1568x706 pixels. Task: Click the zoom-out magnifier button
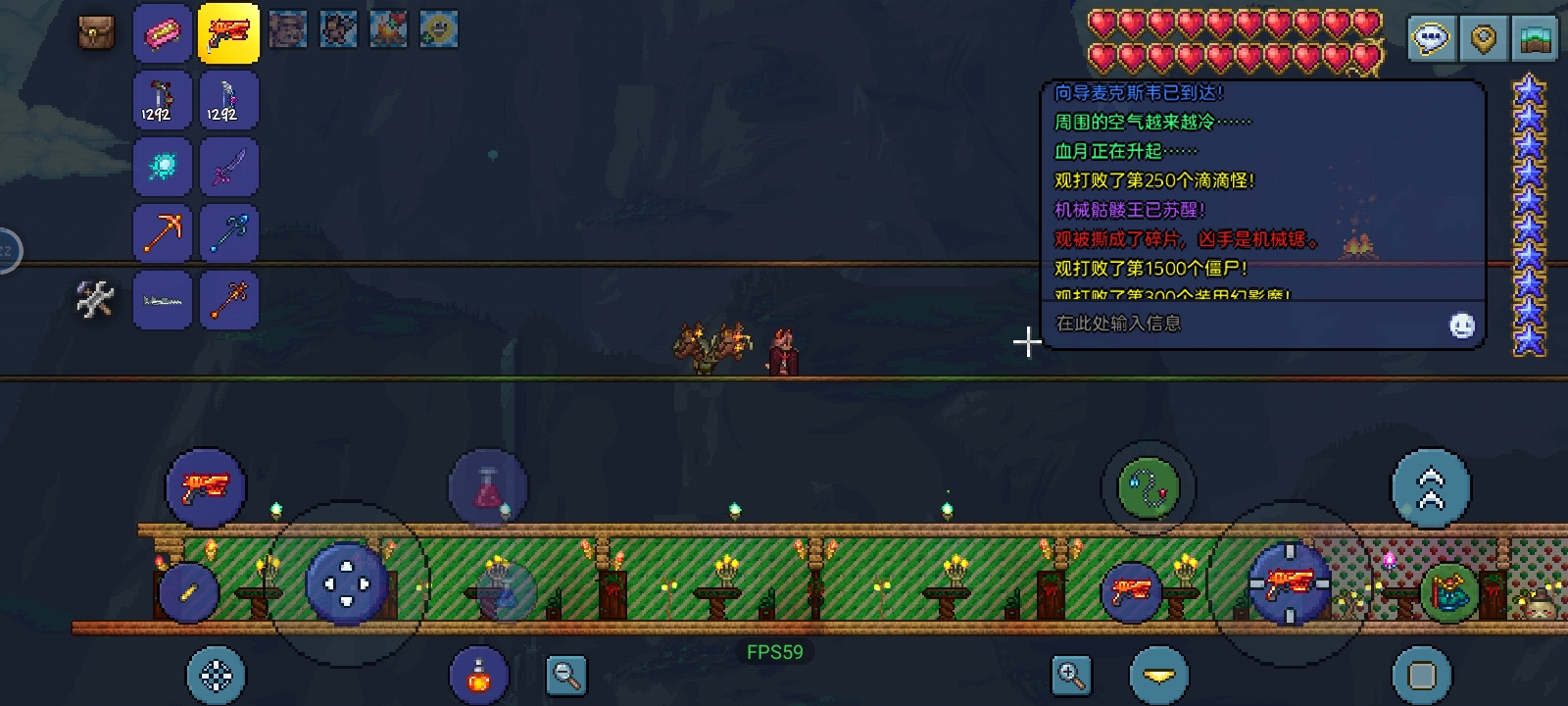pyautogui.click(x=566, y=676)
